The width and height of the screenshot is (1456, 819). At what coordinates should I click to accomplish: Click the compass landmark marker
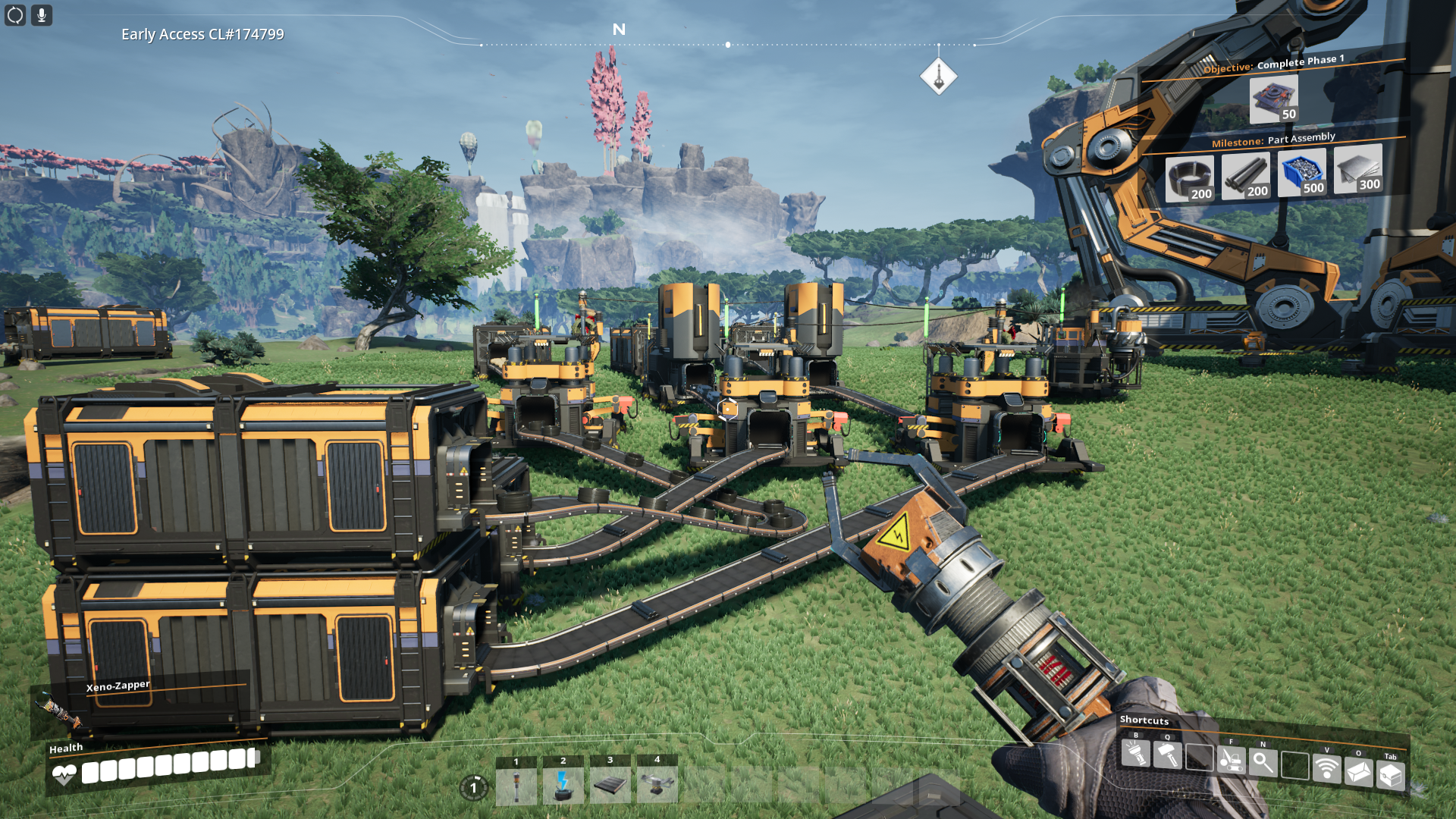[939, 77]
